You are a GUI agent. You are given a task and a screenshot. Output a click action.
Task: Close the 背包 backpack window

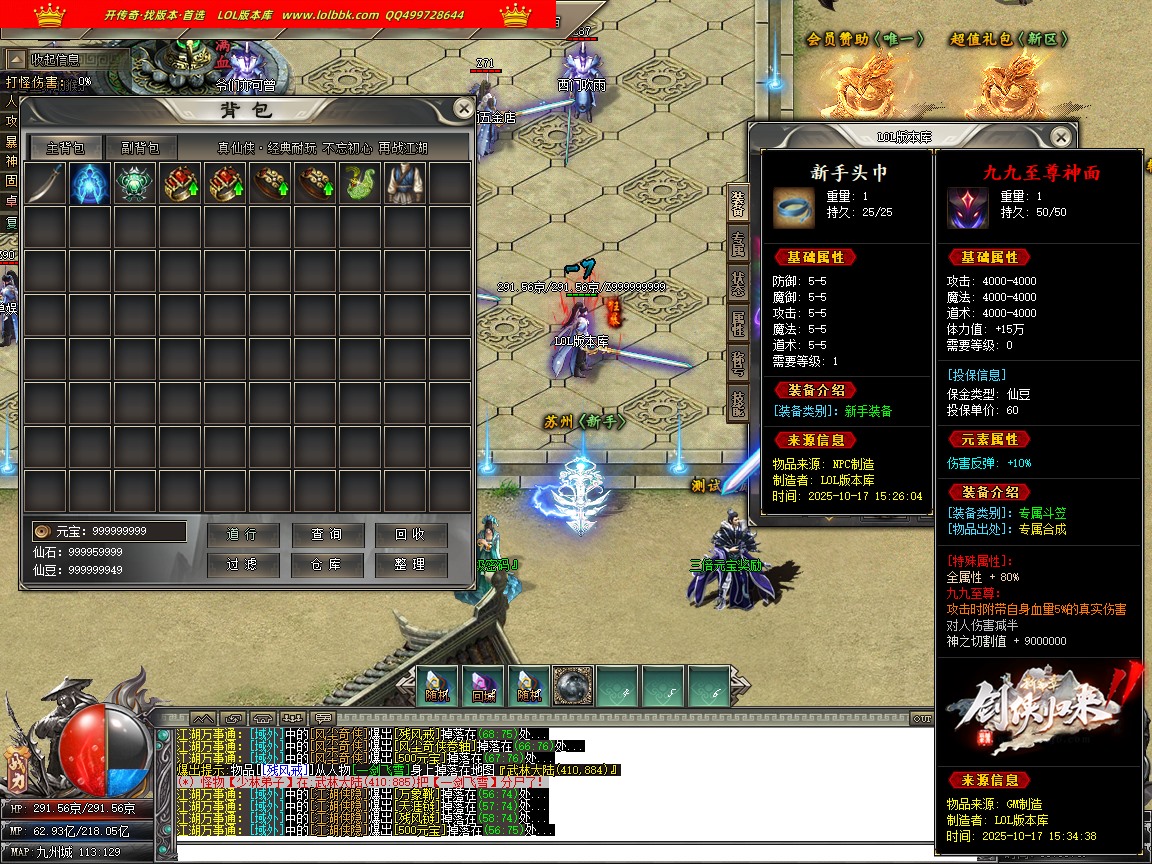click(463, 109)
